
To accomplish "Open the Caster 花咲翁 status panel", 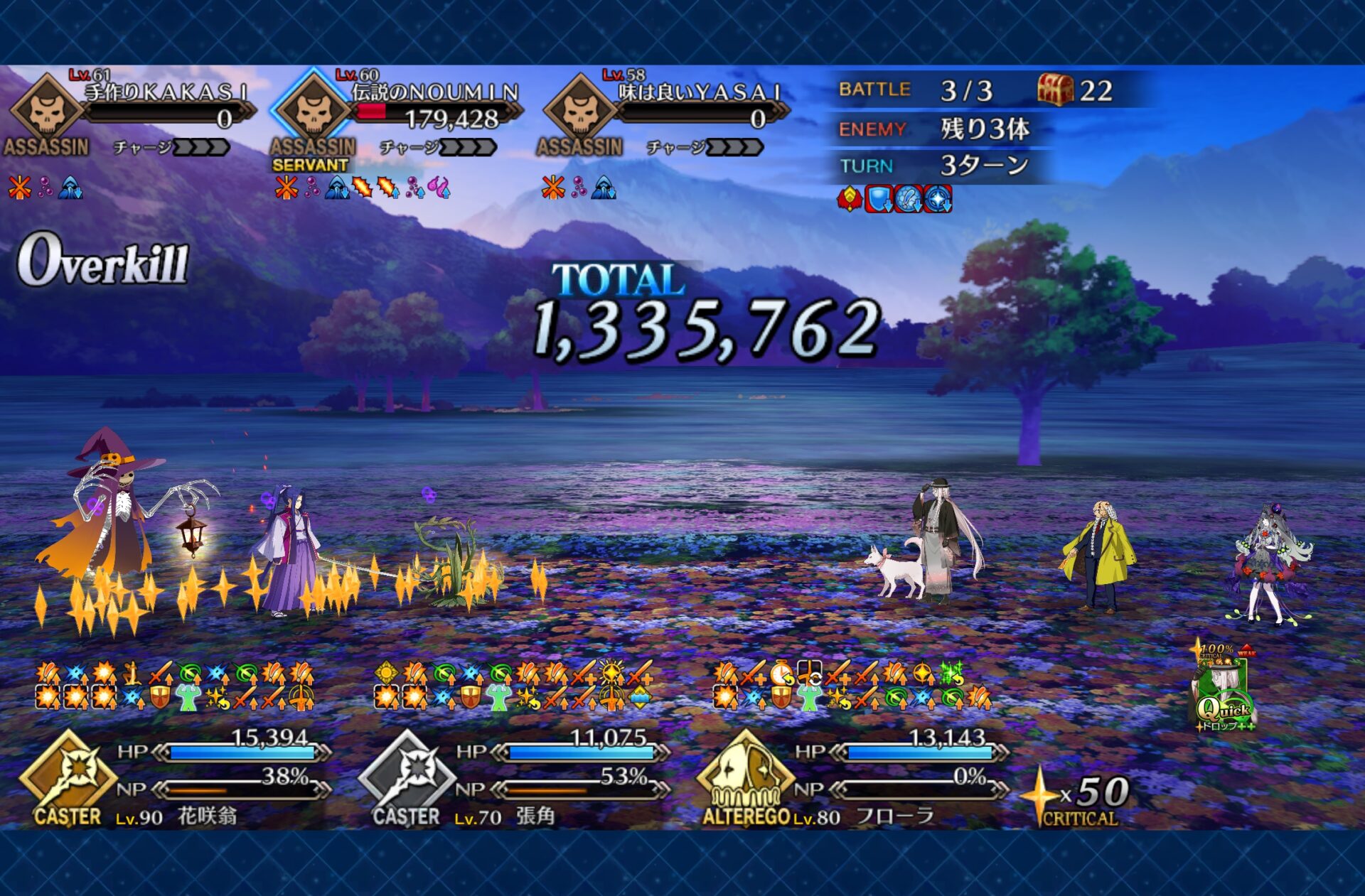I will [x=178, y=778].
